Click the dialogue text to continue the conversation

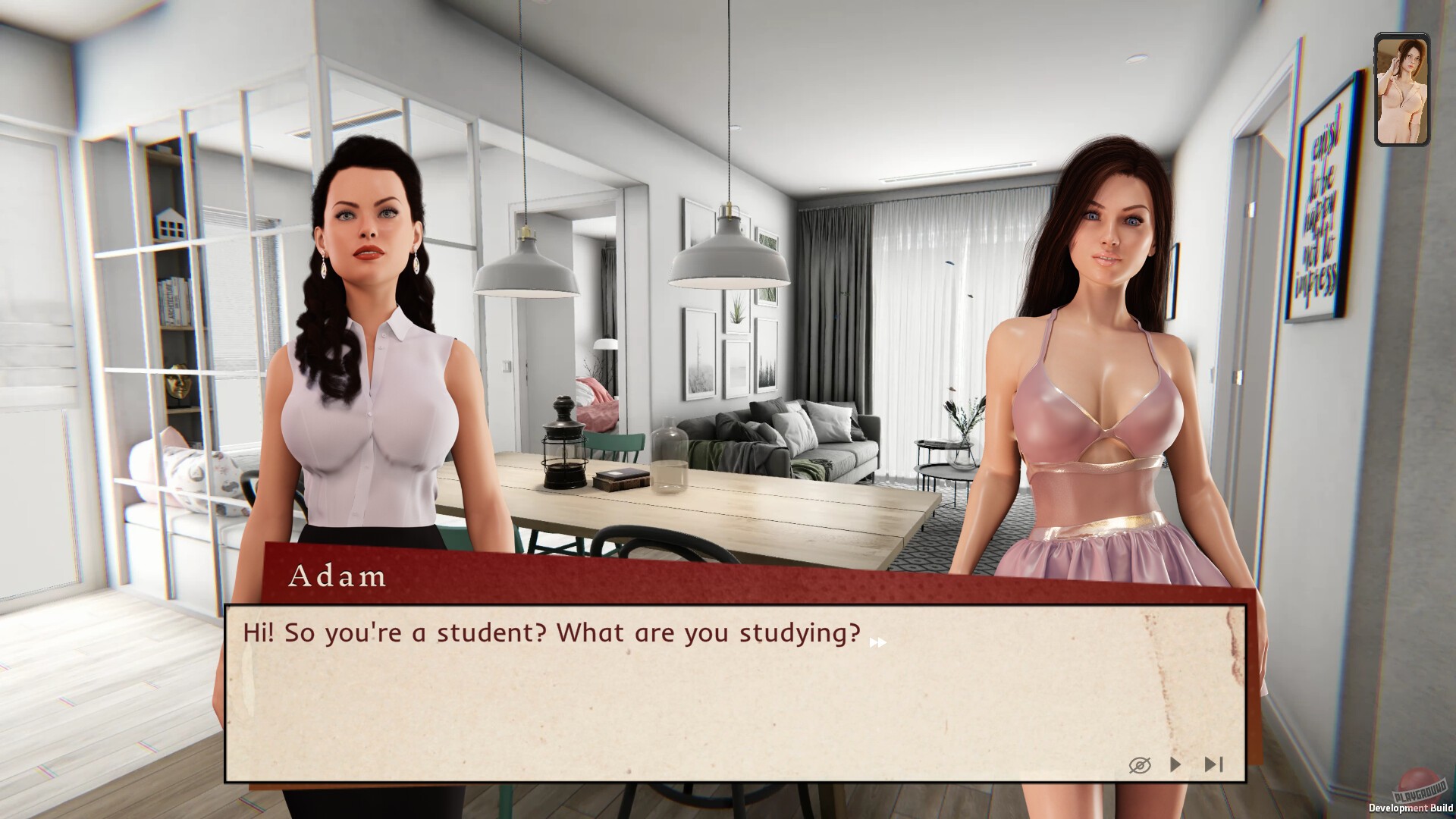tap(551, 632)
